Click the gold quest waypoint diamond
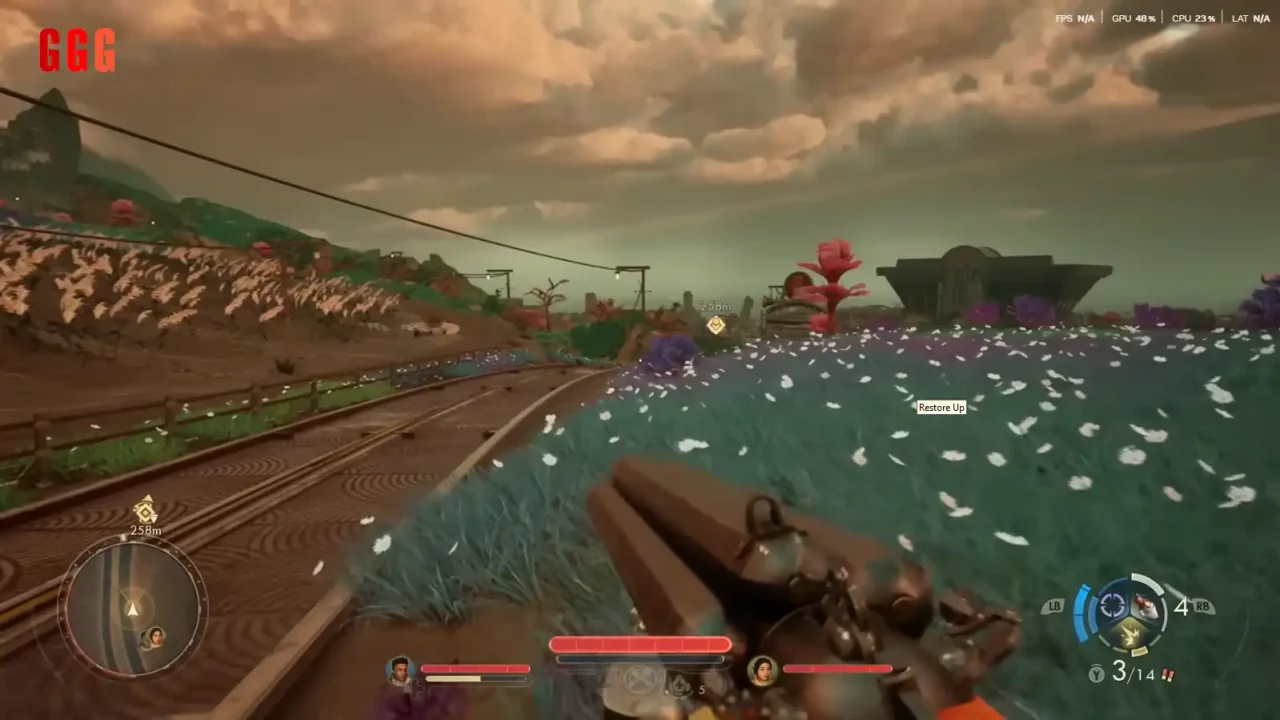This screenshot has width=1280, height=720. 716,324
